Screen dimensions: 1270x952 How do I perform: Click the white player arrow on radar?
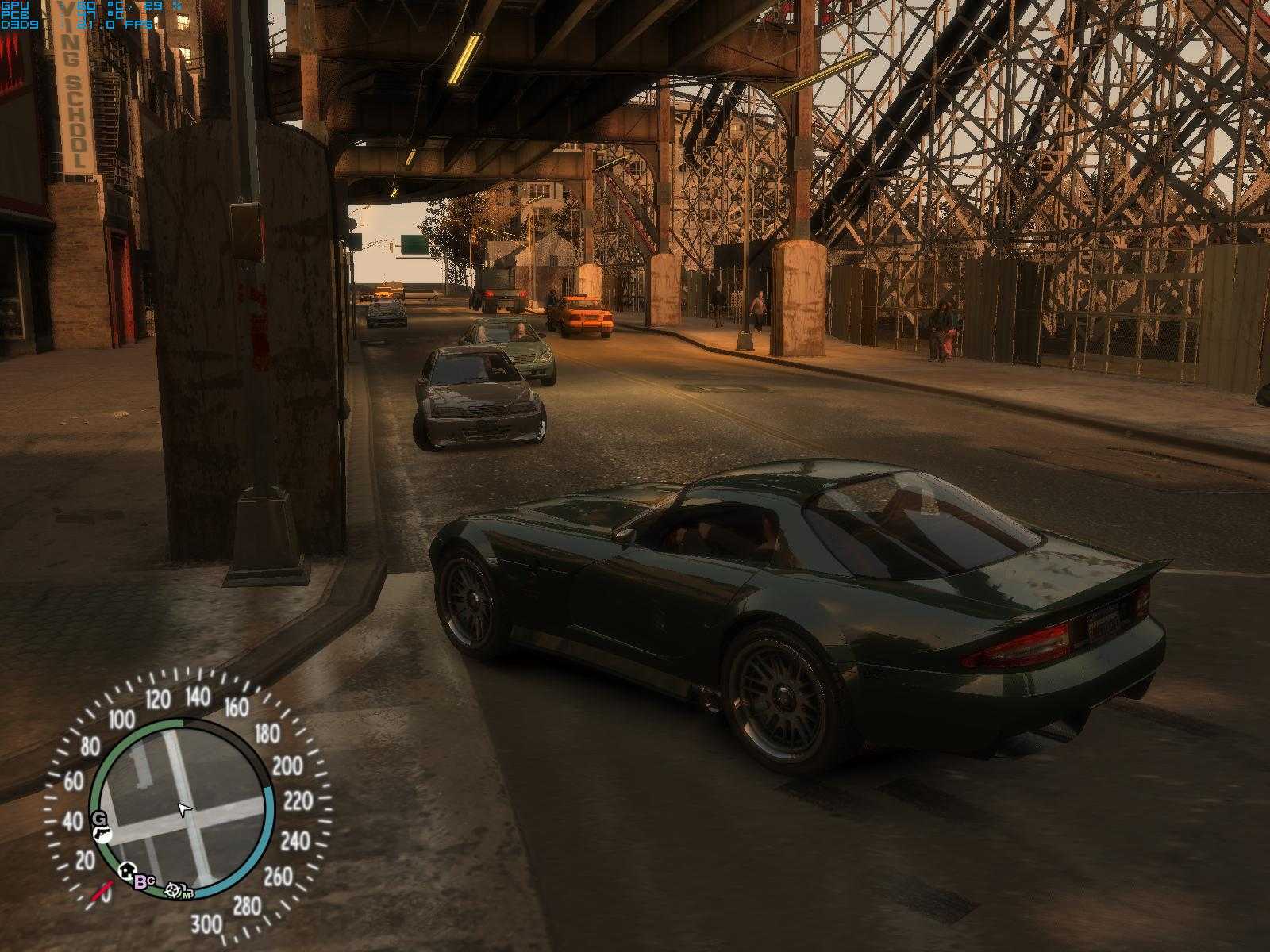(184, 809)
